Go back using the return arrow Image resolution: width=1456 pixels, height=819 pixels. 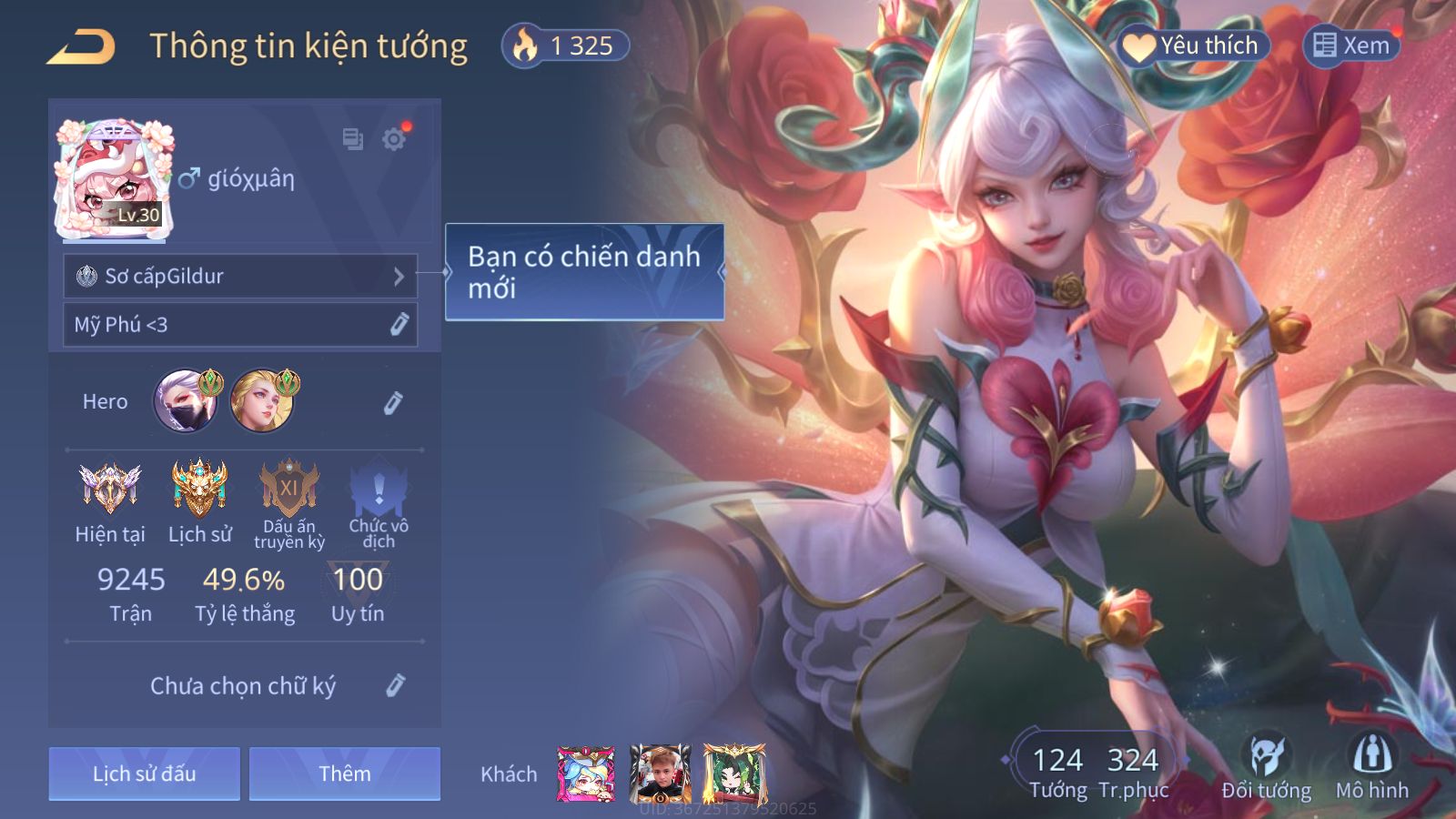(82, 46)
